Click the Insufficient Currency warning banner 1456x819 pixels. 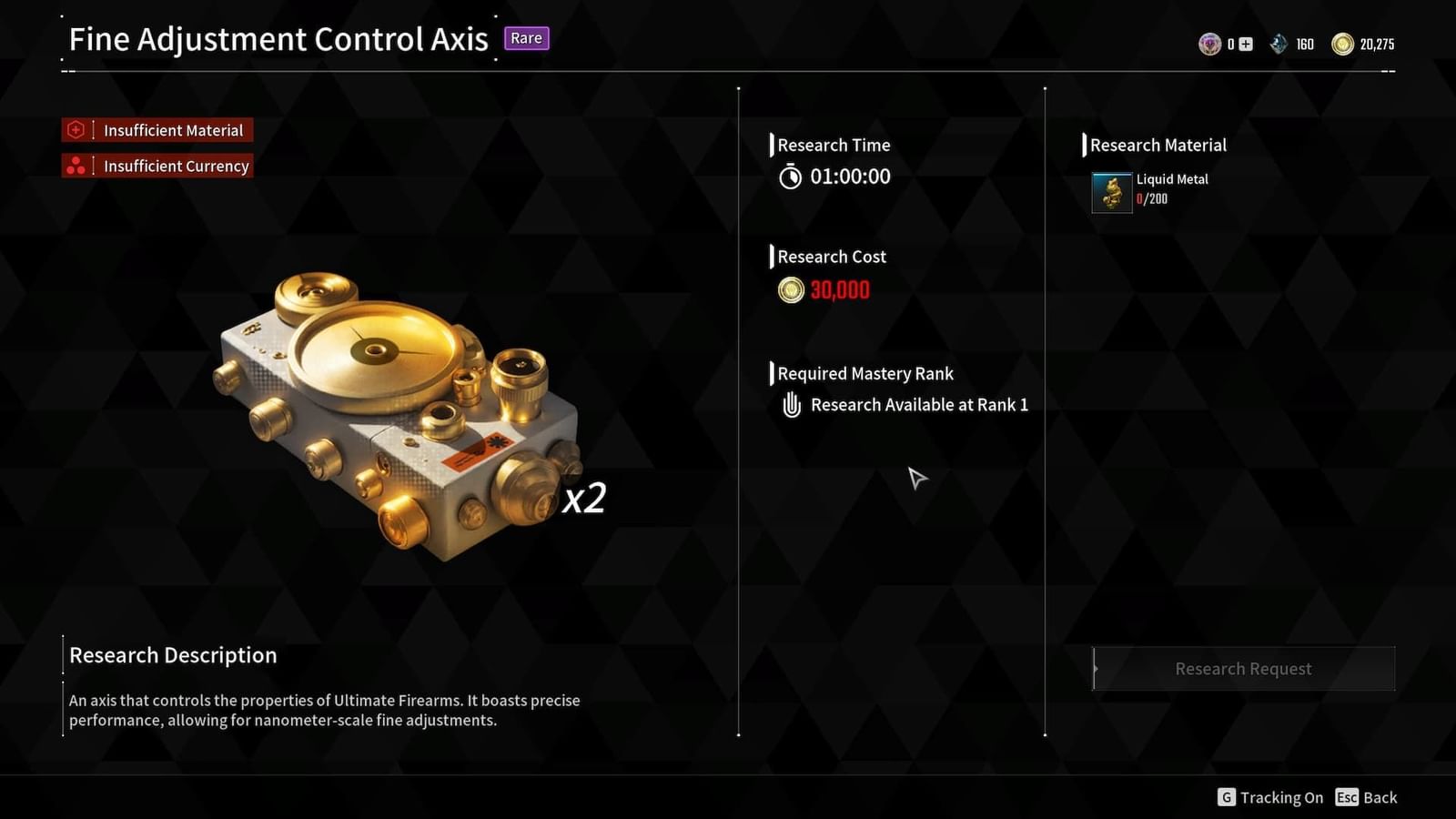tap(157, 166)
